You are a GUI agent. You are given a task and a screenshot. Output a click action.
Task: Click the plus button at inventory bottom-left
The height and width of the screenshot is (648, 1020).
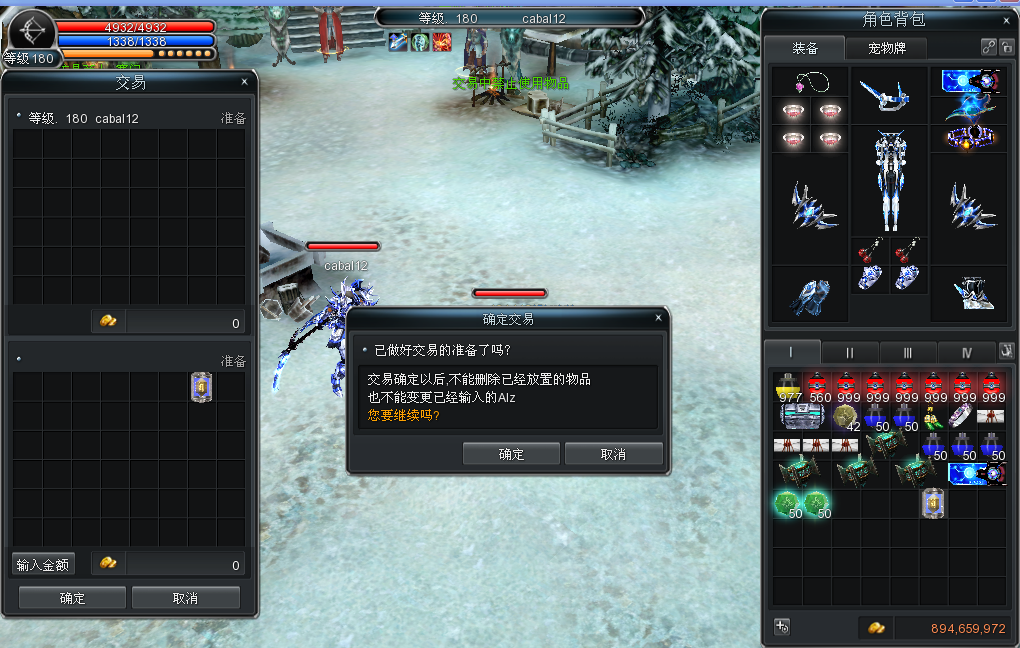(x=782, y=627)
